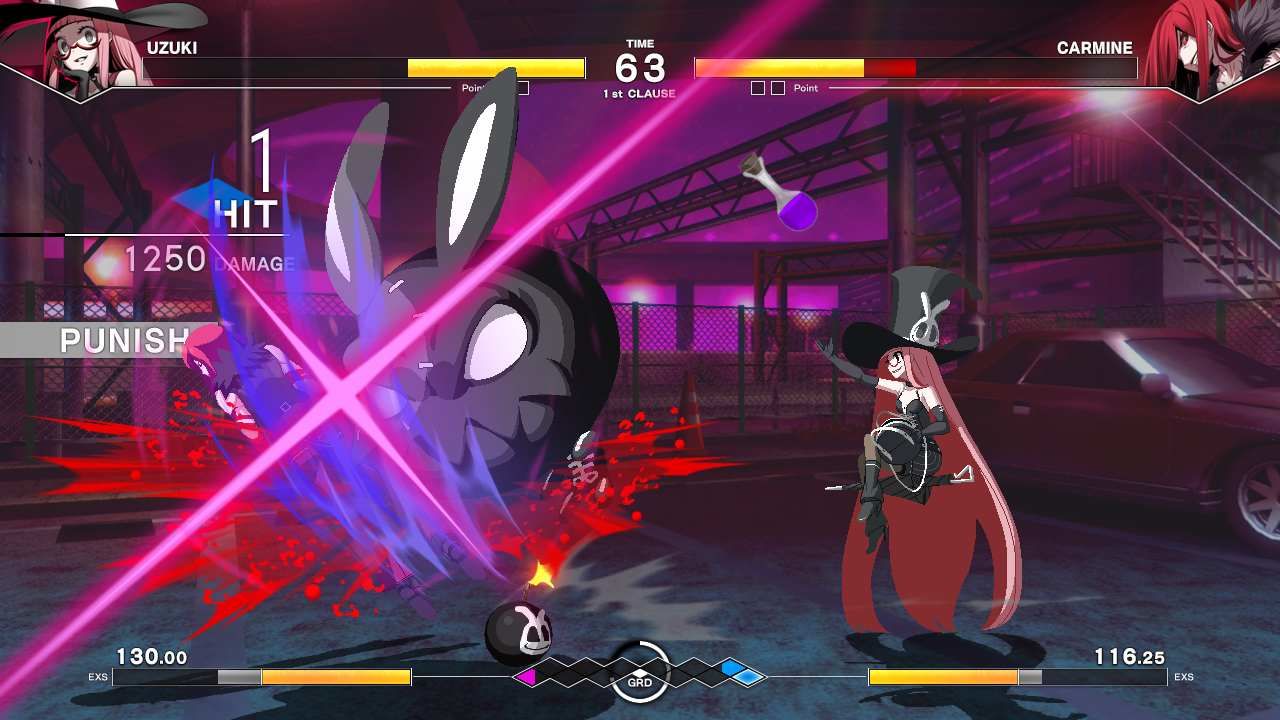Toggle Carmine's second Point checkbox
1280x720 pixels.
[776, 87]
